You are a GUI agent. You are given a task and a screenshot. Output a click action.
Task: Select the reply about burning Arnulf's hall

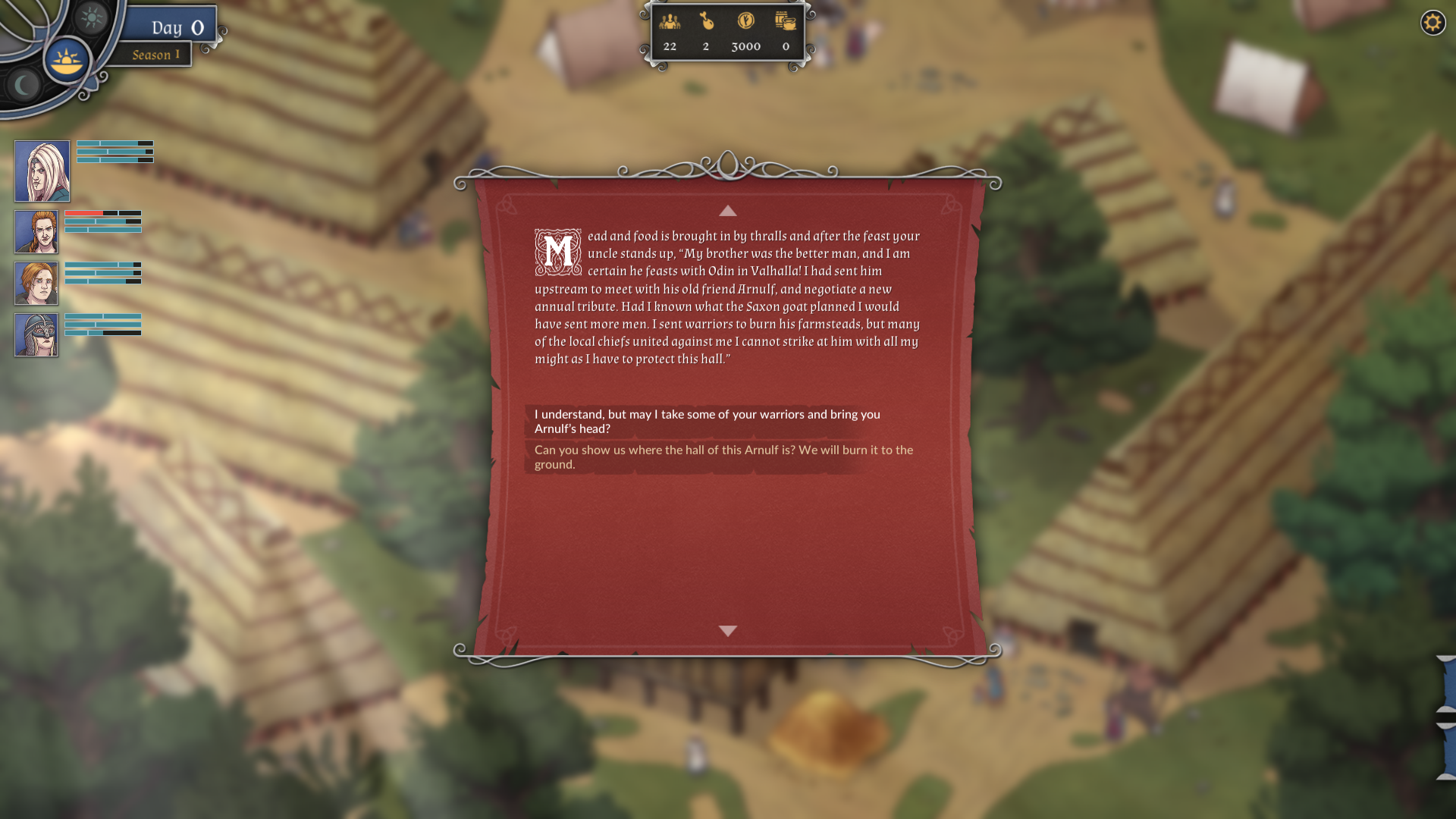pyautogui.click(x=723, y=457)
